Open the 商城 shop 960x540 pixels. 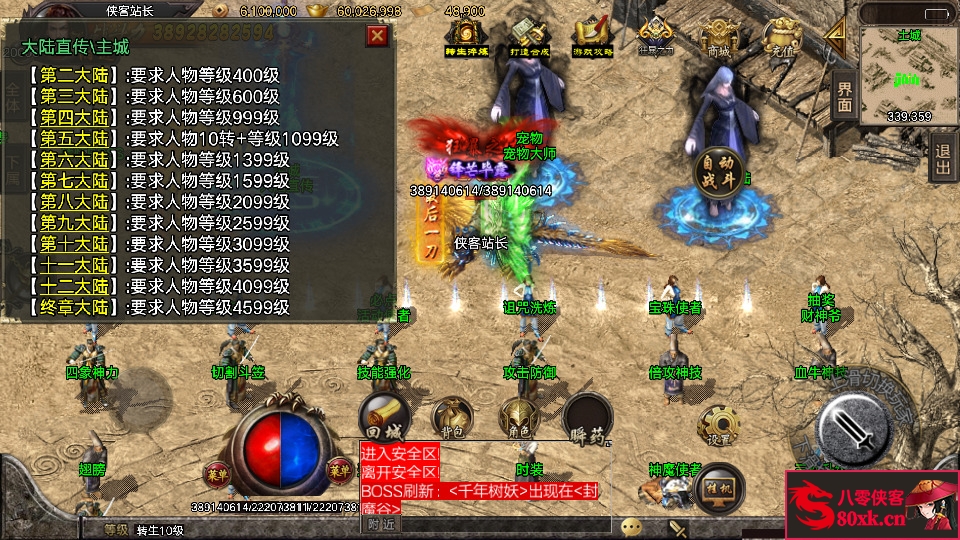click(x=718, y=37)
